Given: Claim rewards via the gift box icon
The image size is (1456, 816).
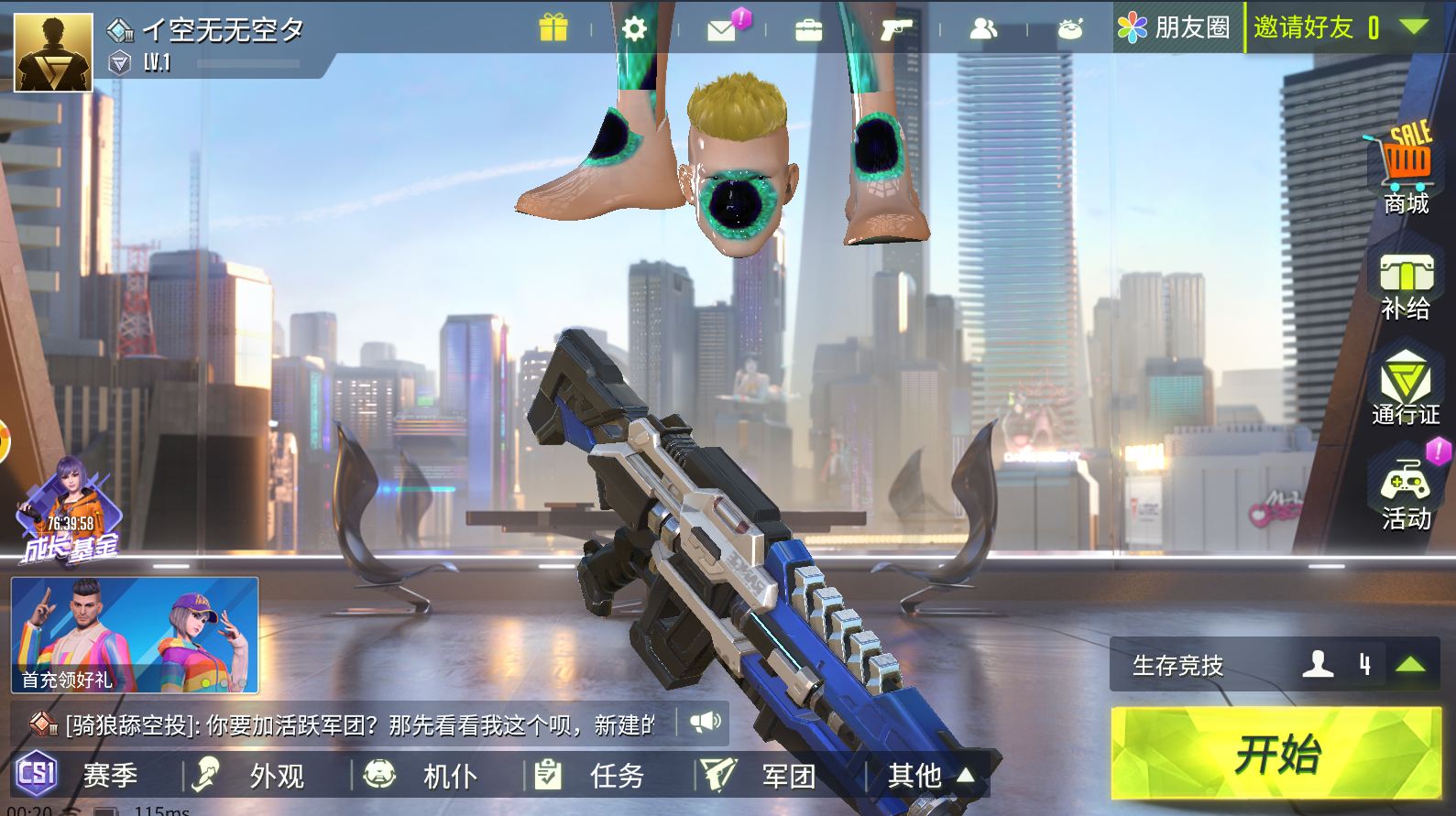Looking at the screenshot, I should pos(553,28).
